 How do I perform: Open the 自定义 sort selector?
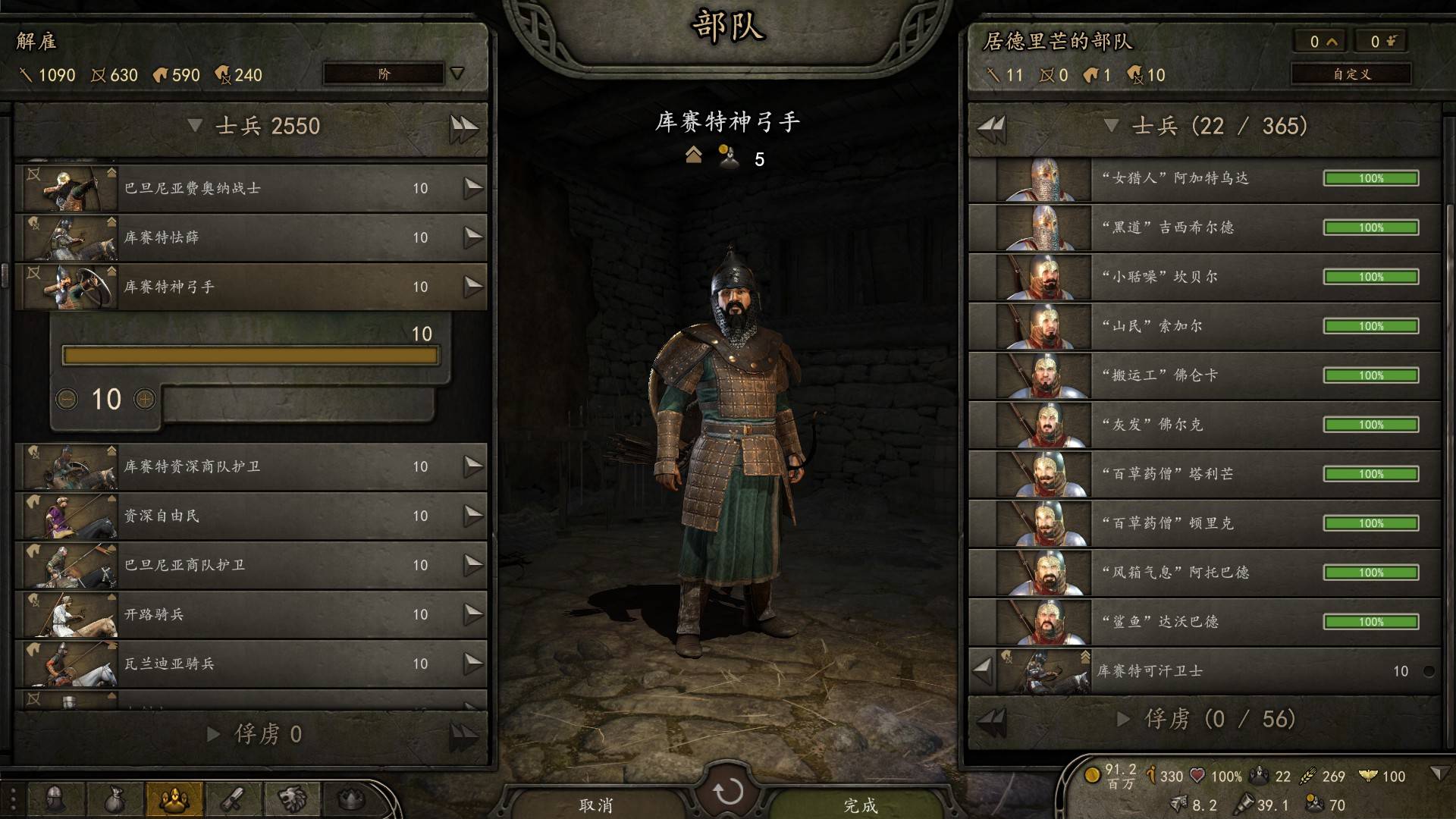(1351, 74)
